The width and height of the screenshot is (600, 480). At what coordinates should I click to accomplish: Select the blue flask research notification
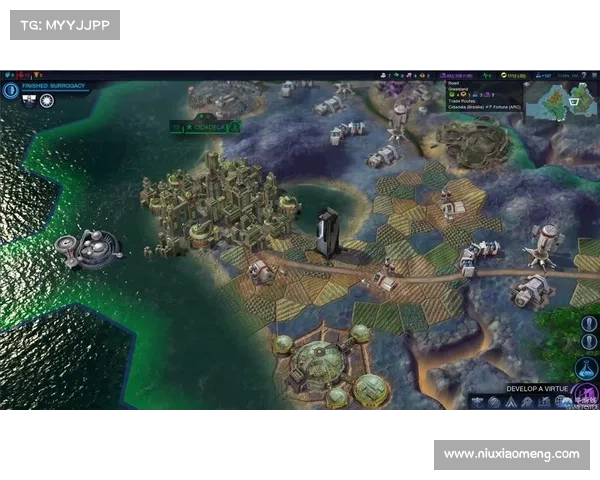tap(587, 367)
